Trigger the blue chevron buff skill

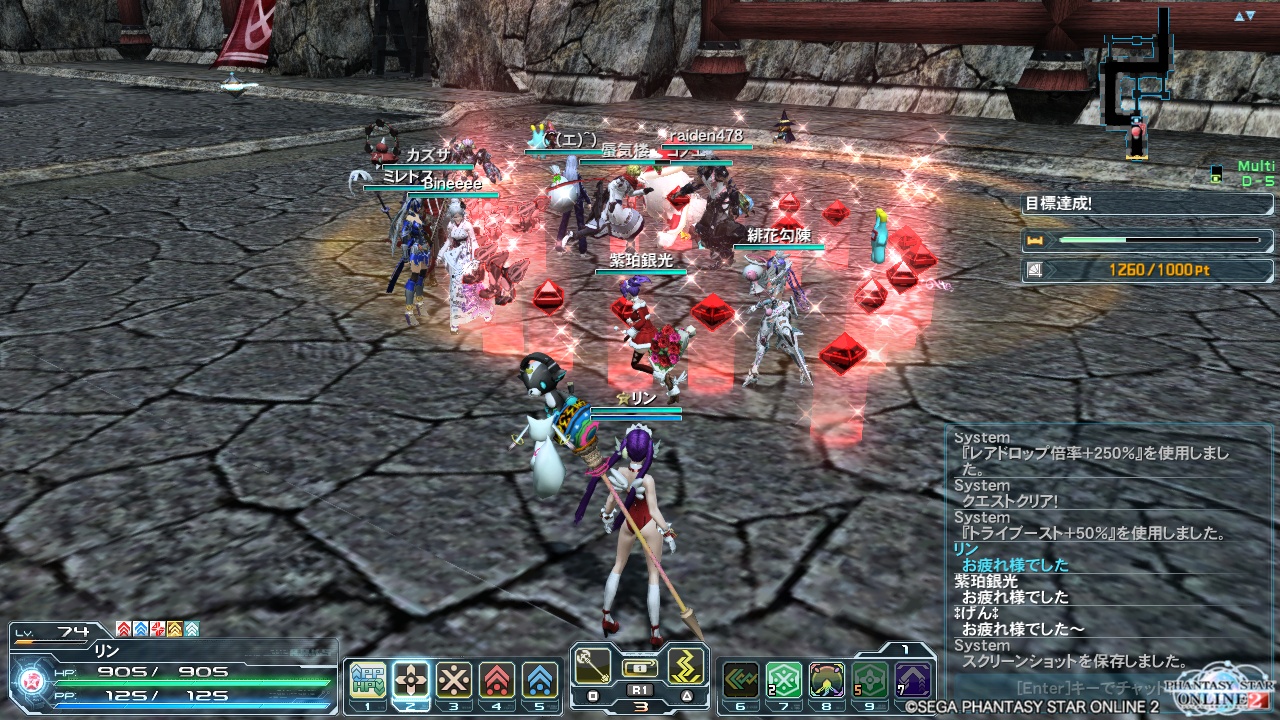tap(540, 680)
